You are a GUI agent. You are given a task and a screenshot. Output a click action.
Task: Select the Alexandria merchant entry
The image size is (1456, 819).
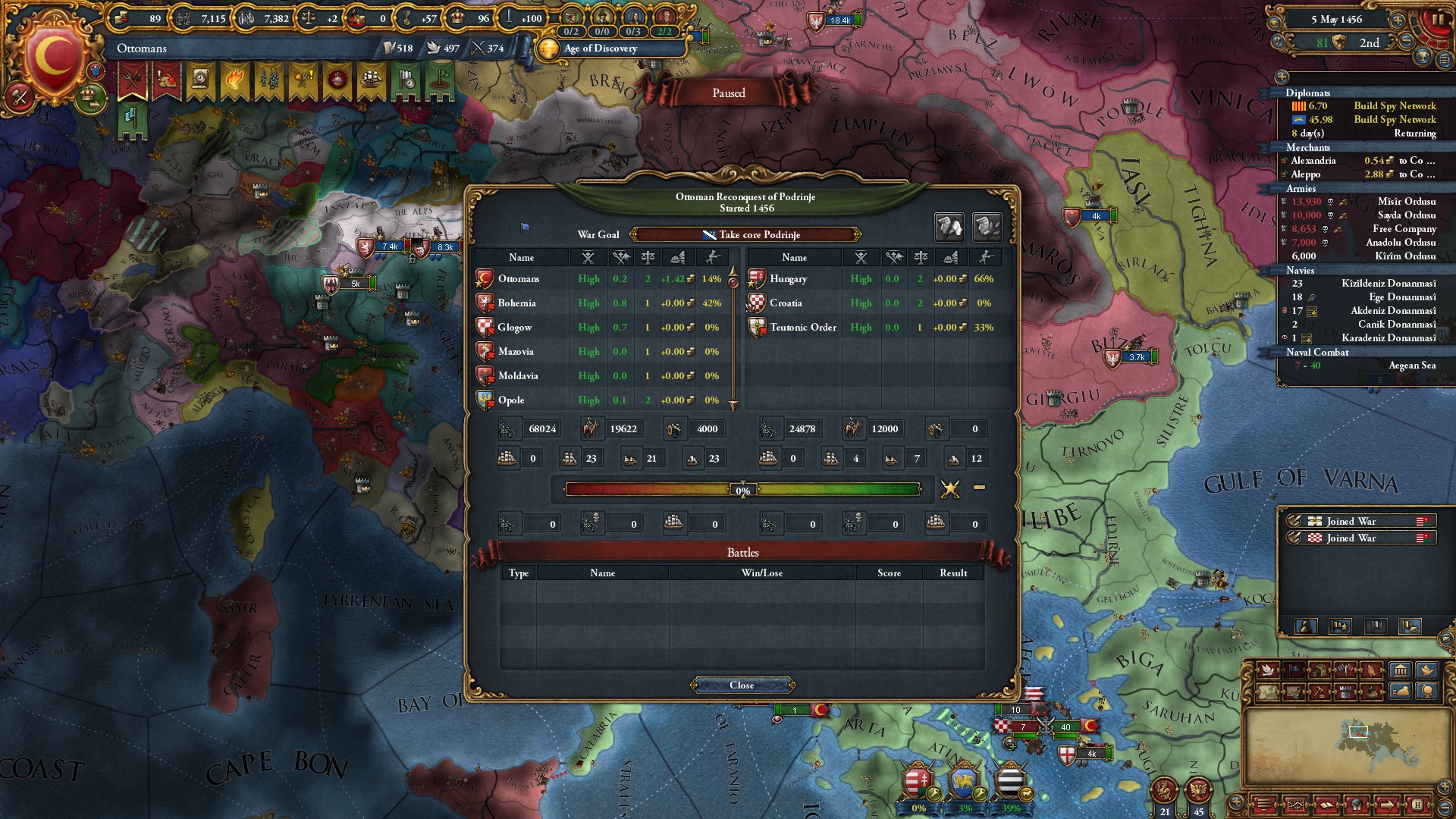1313,161
